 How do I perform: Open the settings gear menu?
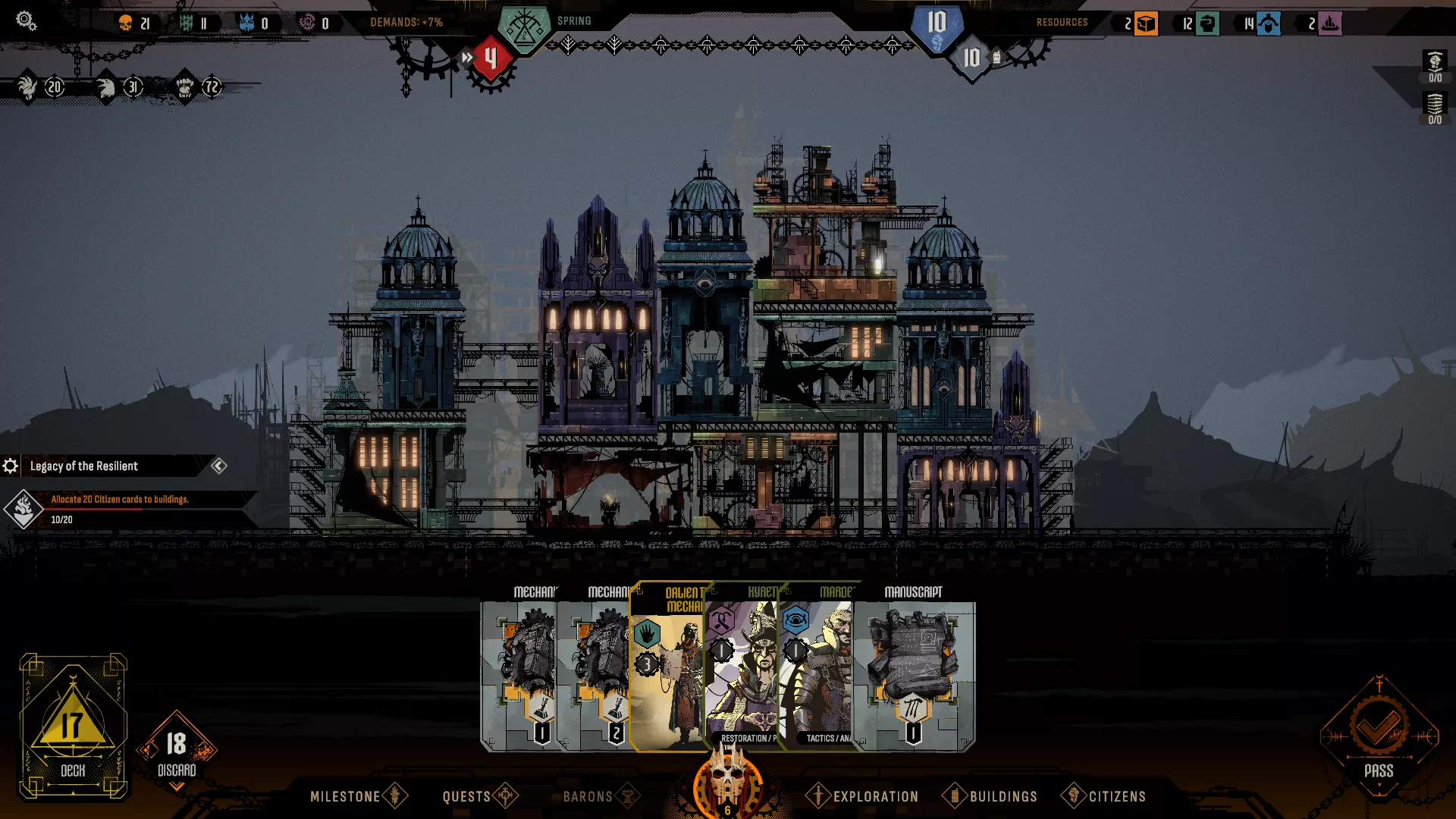26,21
